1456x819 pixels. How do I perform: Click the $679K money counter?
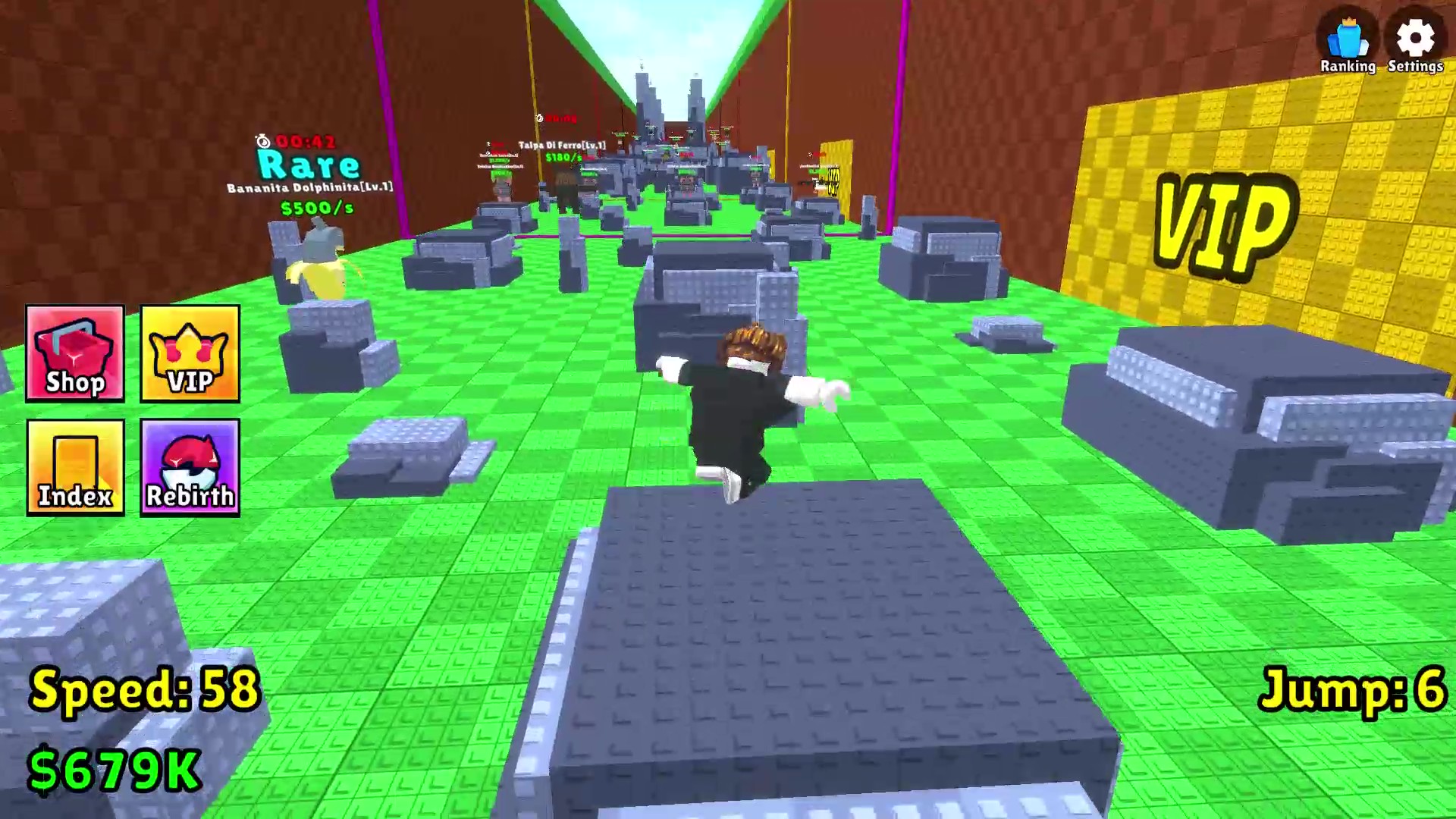click(x=114, y=770)
